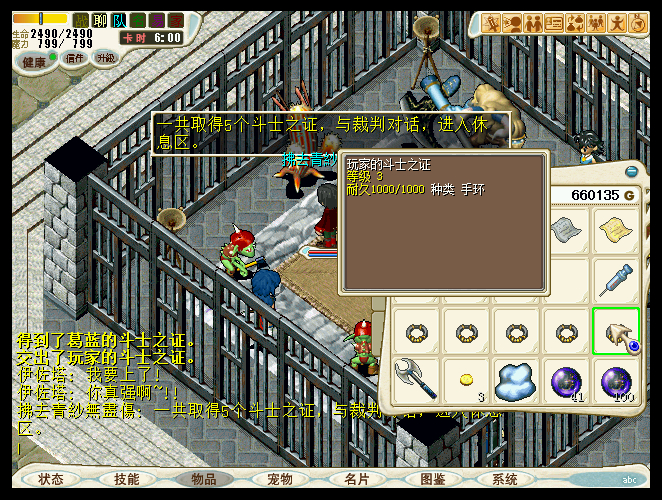Open the 图鉴 album tab
Screen dimensions: 662x500
(433, 480)
